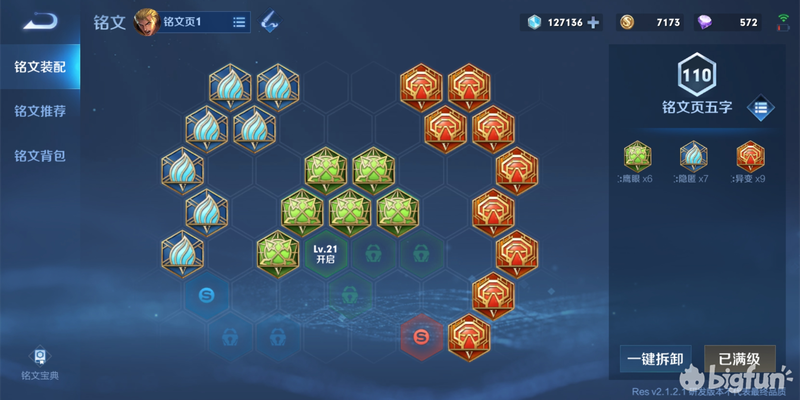
Task: Select the red S-marked rune slot
Action: click(421, 337)
